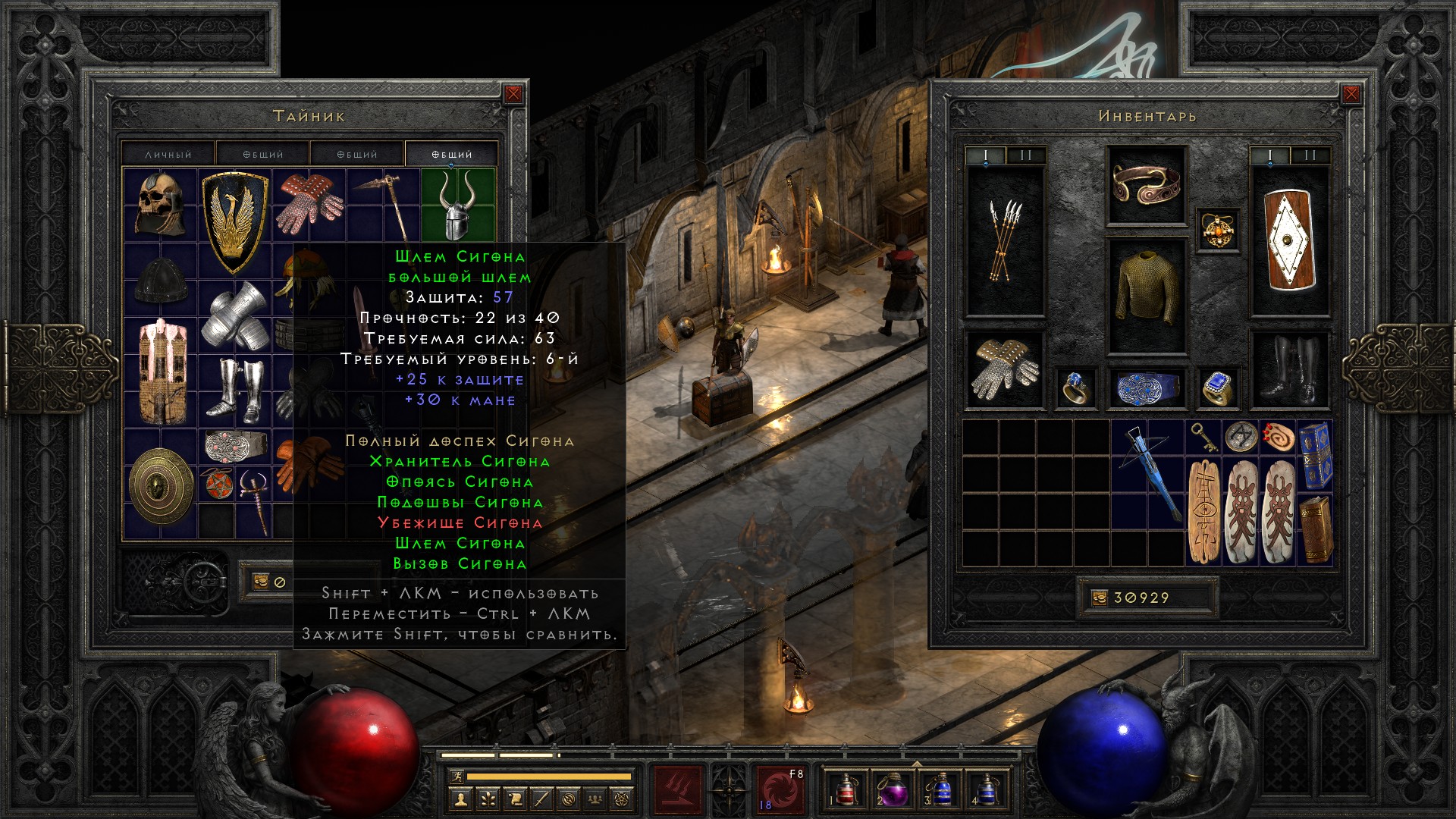The image size is (1456, 819).
Task: Click the inventory gold coin button
Action: tap(1100, 598)
